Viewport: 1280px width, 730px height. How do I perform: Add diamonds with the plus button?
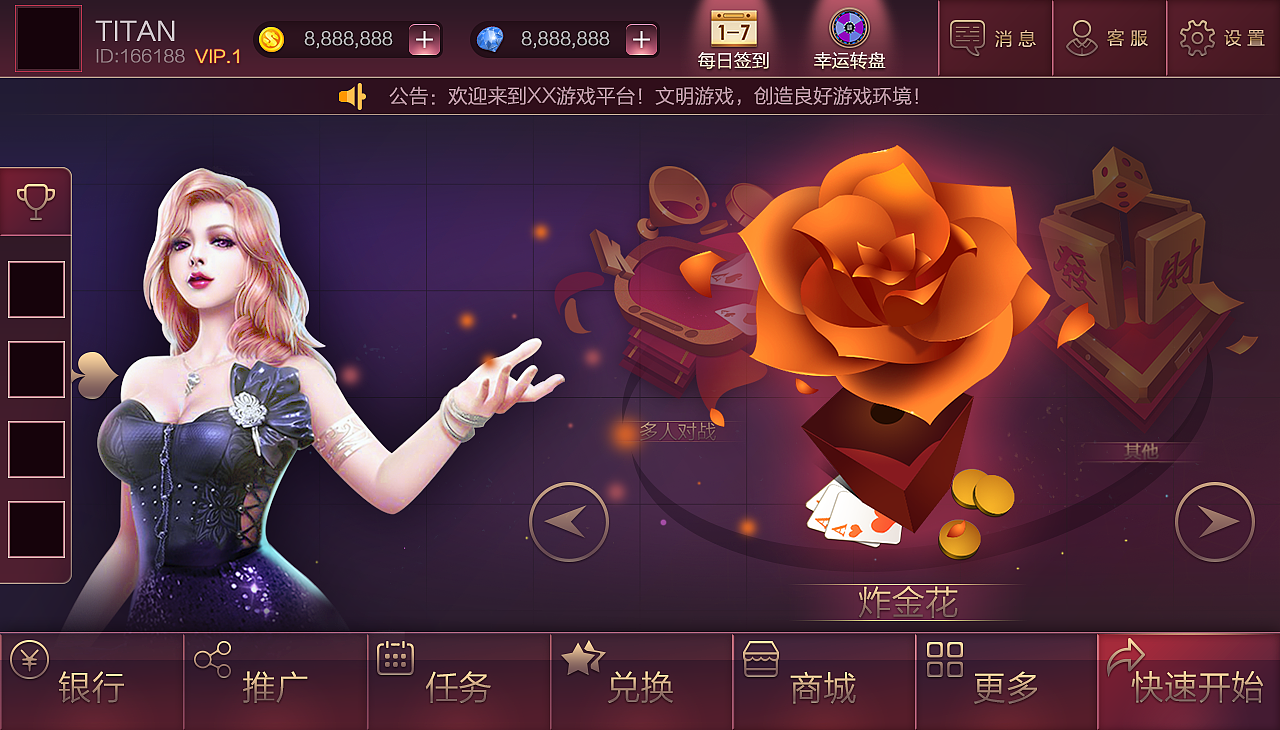click(x=641, y=40)
